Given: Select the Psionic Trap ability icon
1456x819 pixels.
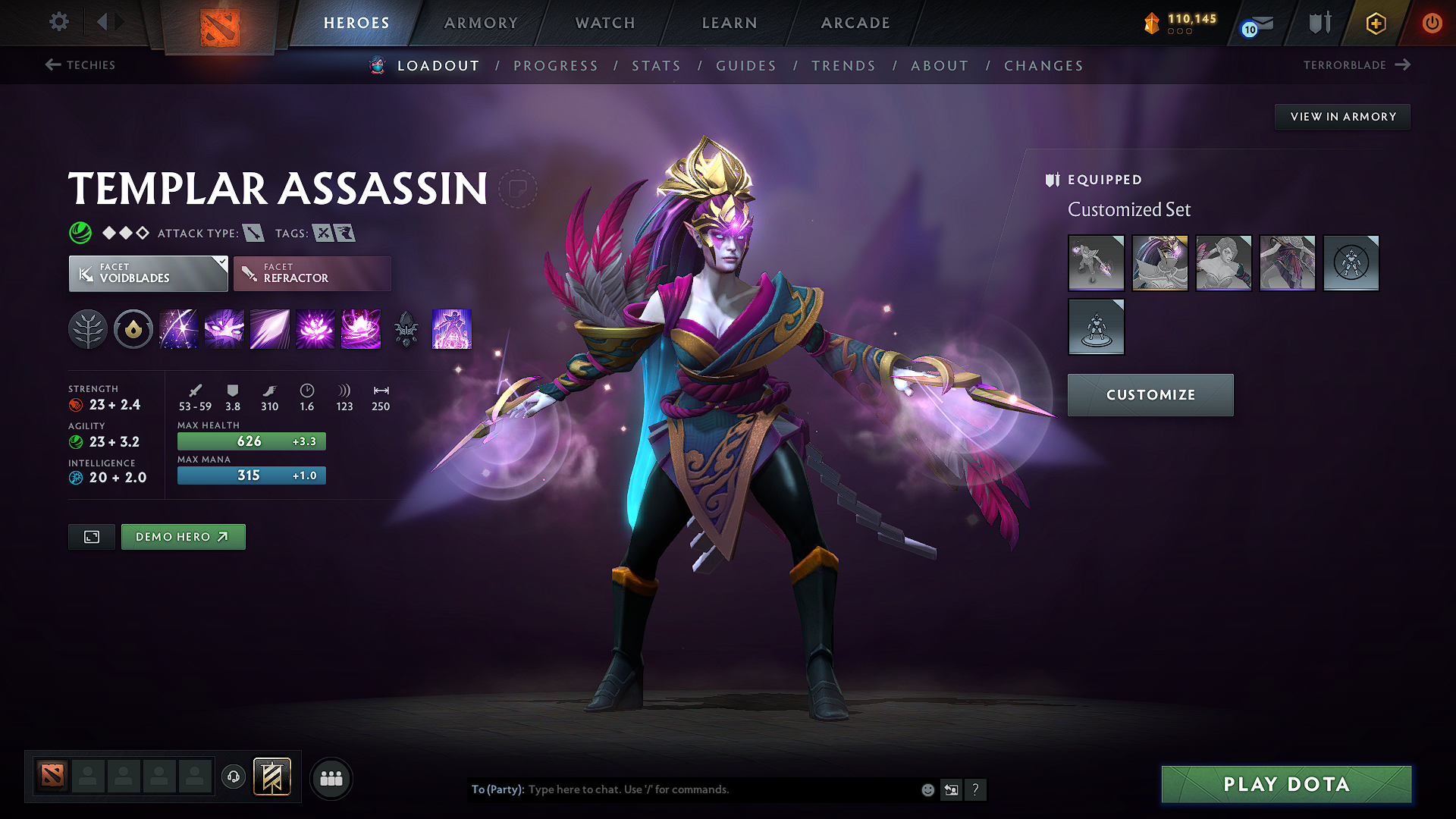Looking at the screenshot, I should [315, 329].
